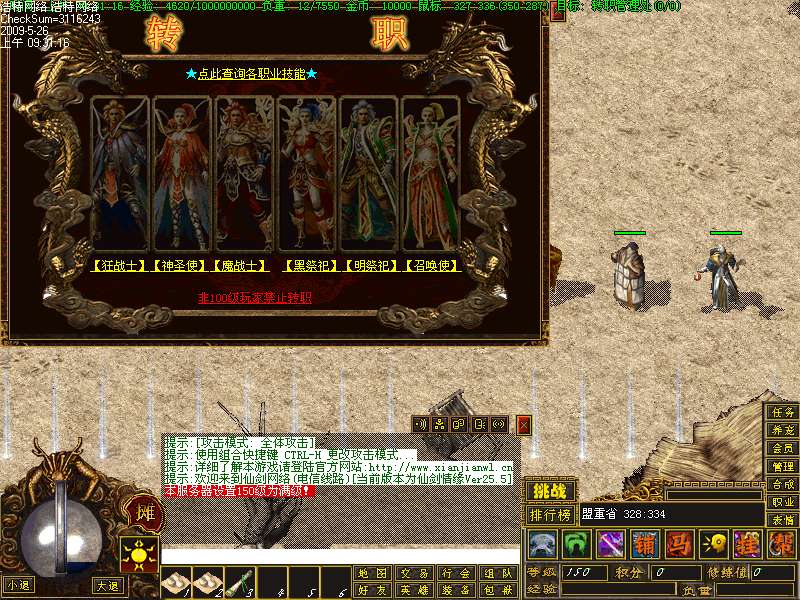
Task: Open the 养宠 pet menu
Action: (782, 430)
